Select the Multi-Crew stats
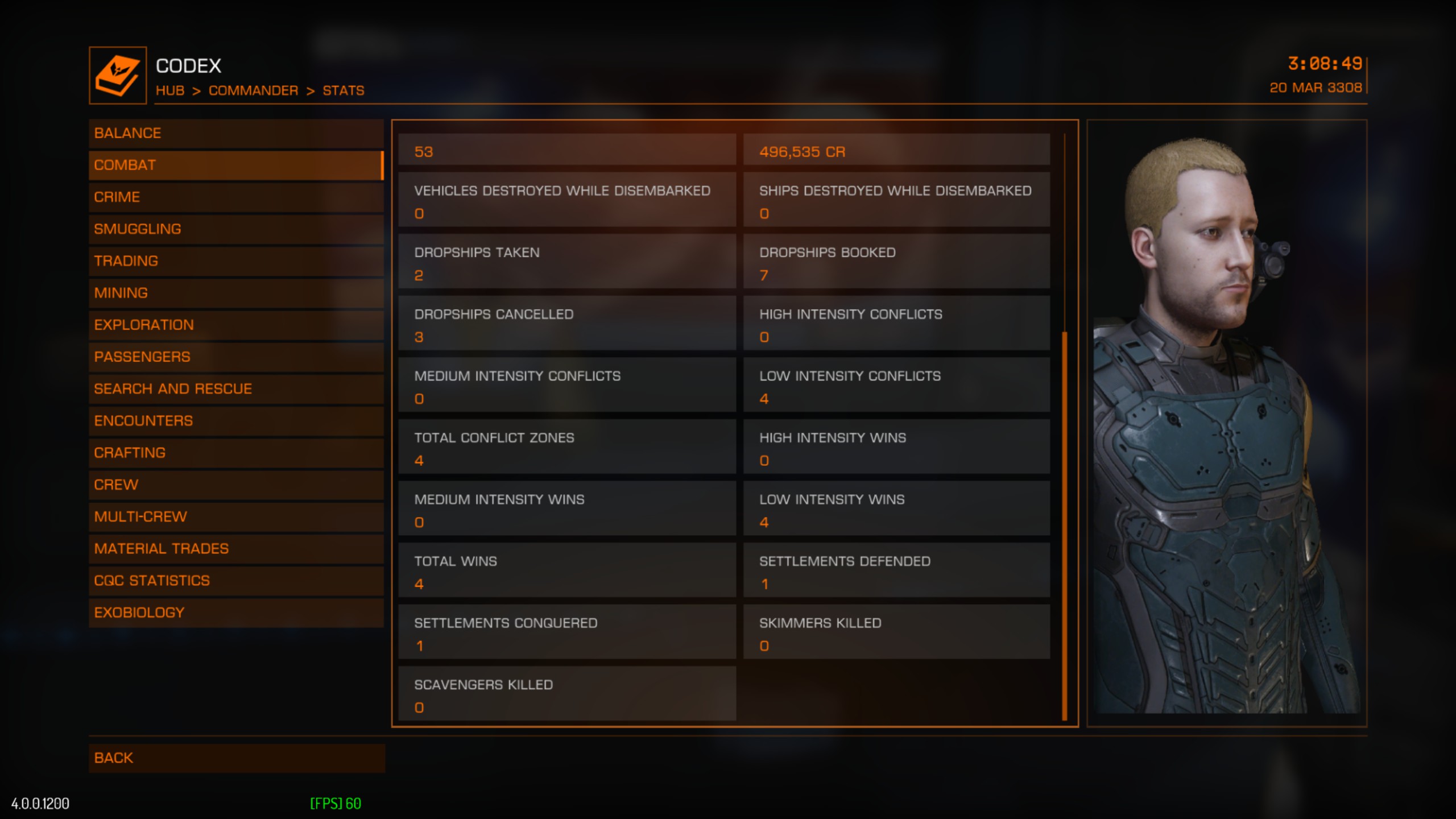 (x=235, y=516)
